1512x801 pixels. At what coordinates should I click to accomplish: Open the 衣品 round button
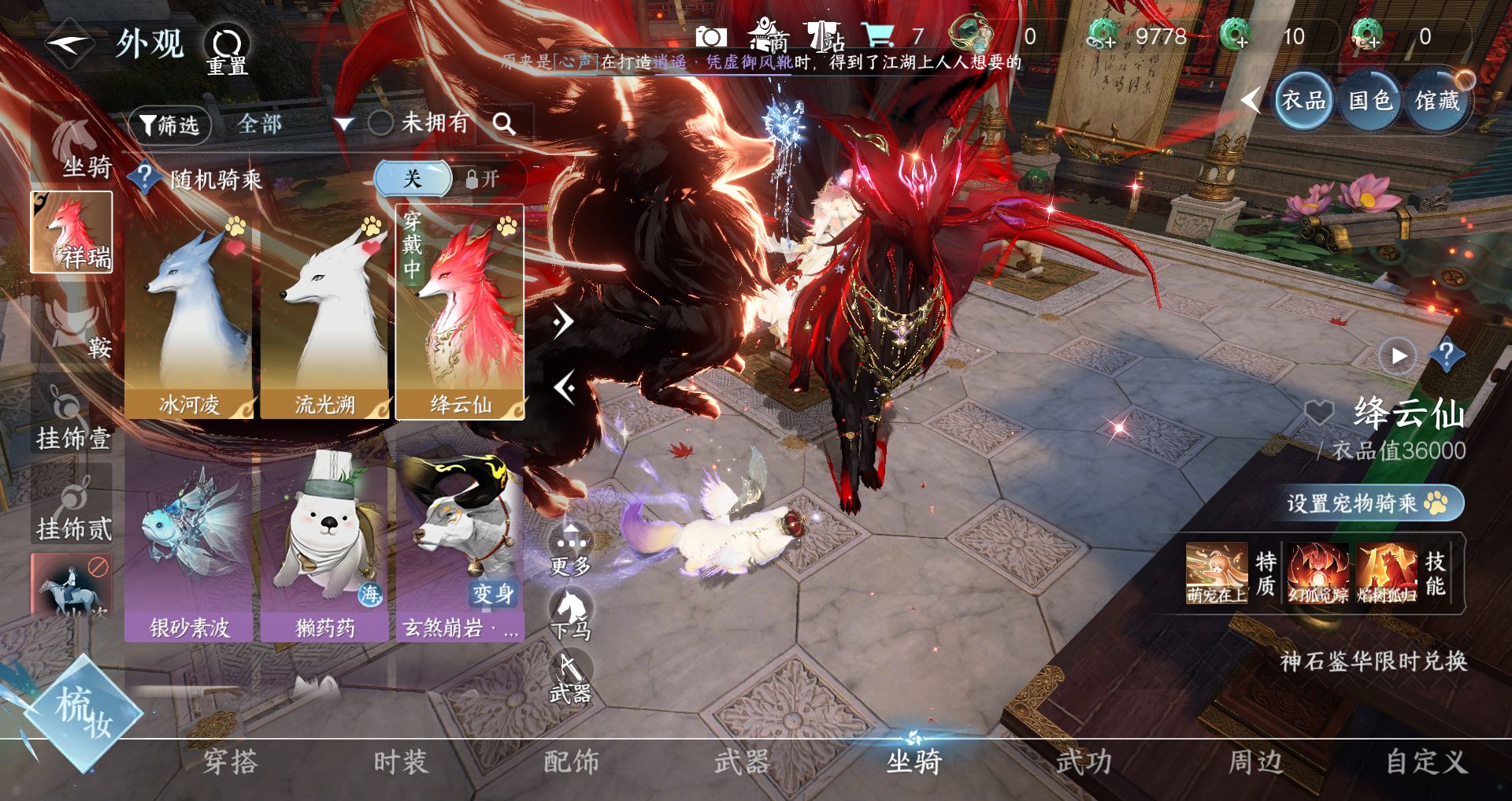pos(1303,101)
